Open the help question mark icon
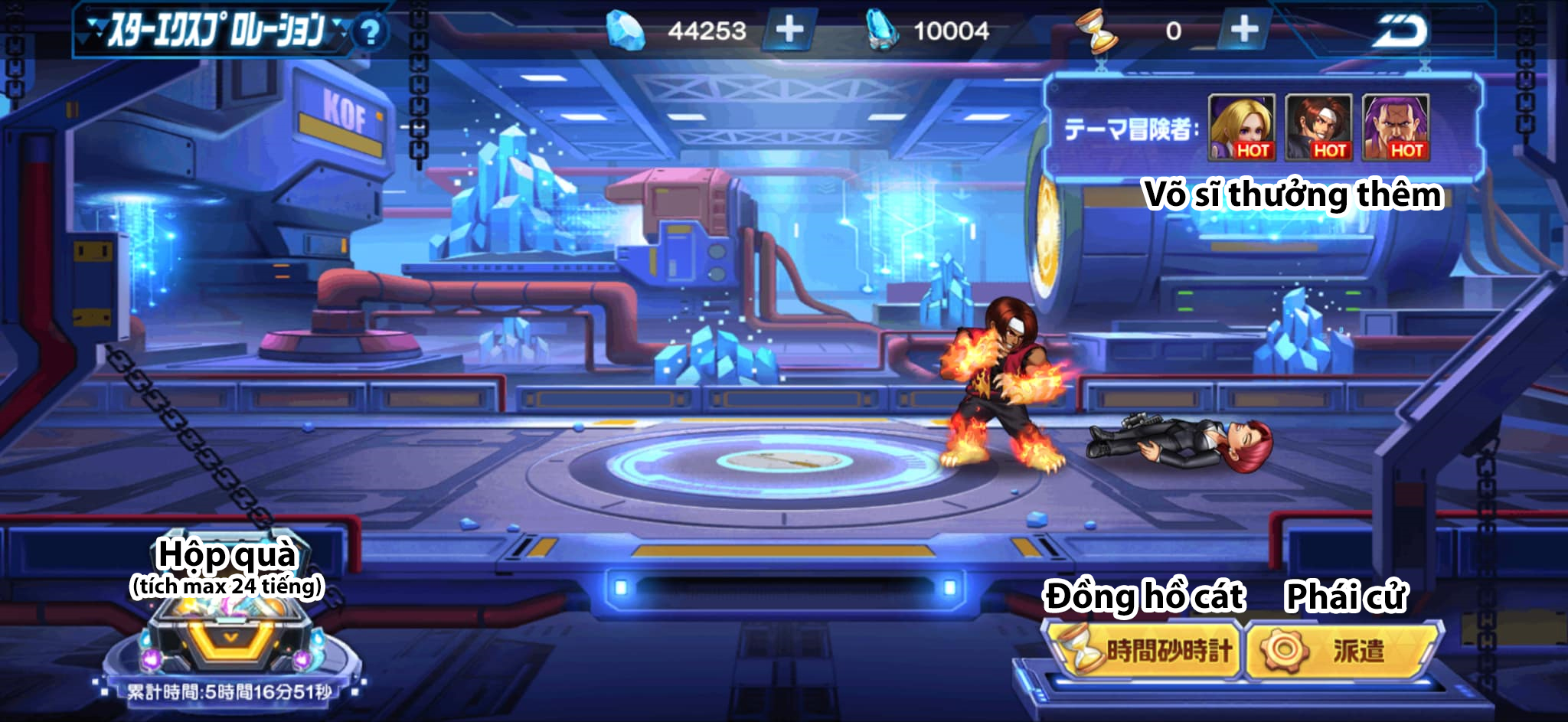 coord(371,31)
